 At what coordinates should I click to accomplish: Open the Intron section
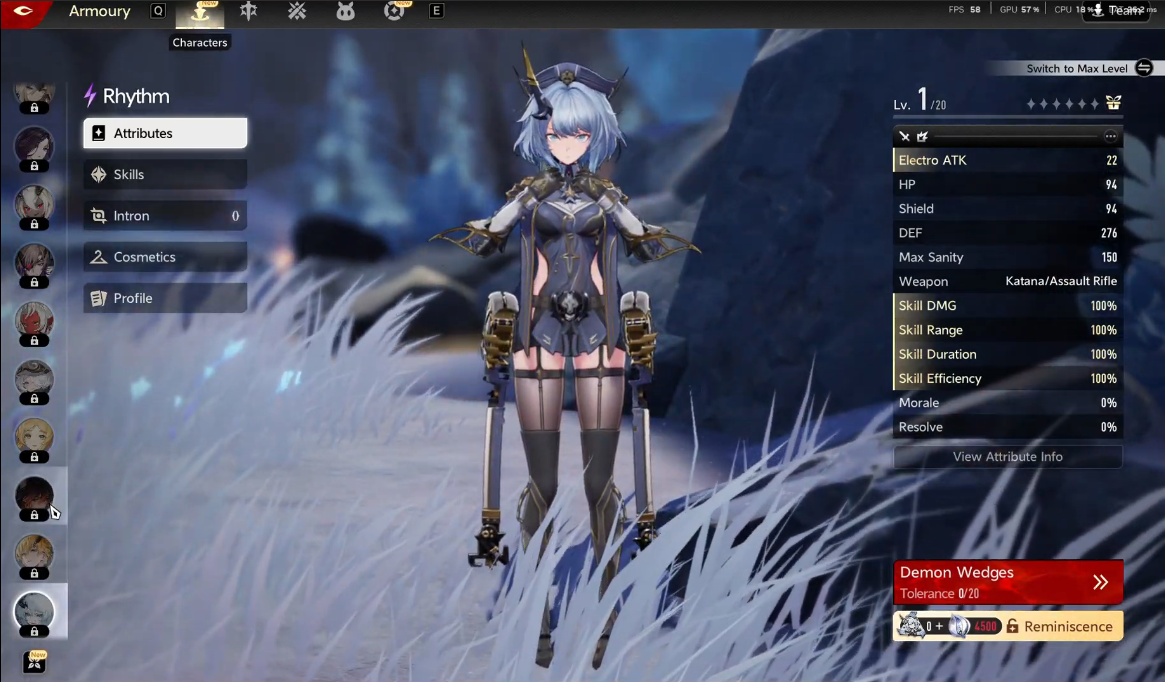pyautogui.click(x=165, y=216)
